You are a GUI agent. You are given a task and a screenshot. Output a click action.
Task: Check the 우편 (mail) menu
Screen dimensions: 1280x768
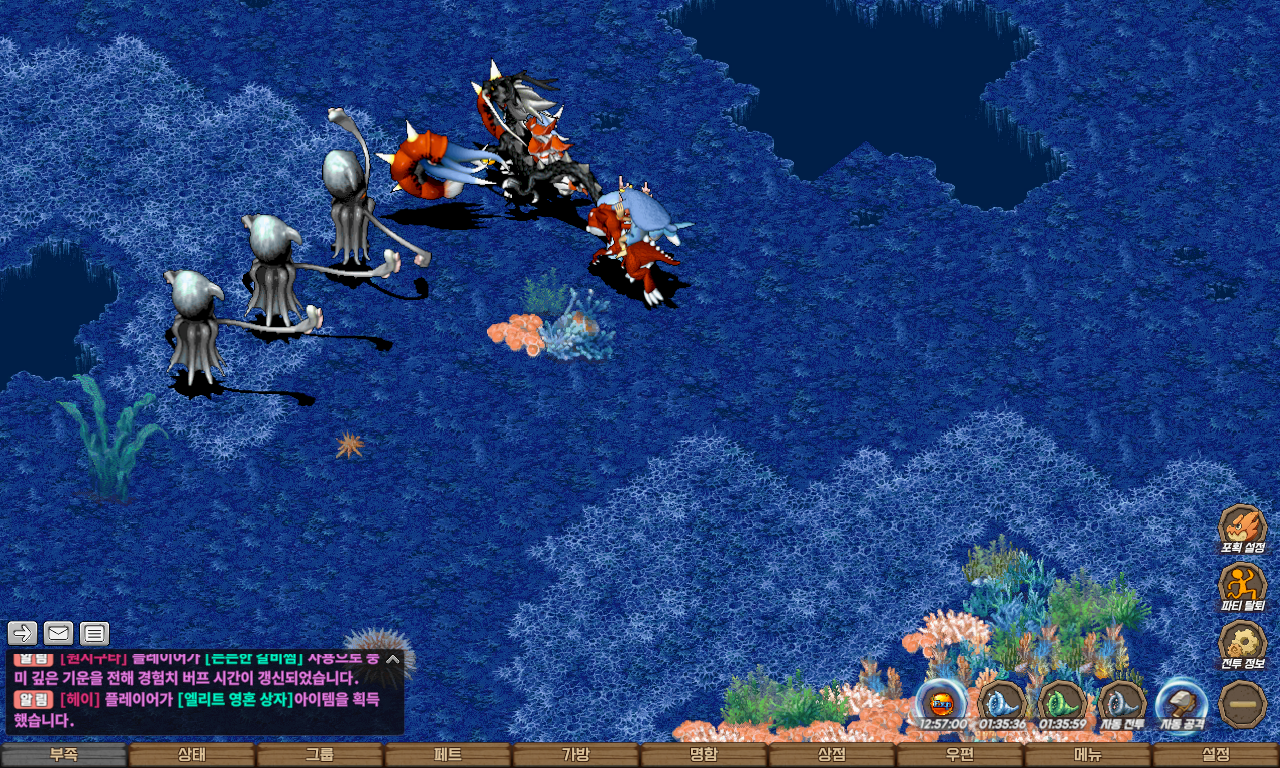pos(960,755)
